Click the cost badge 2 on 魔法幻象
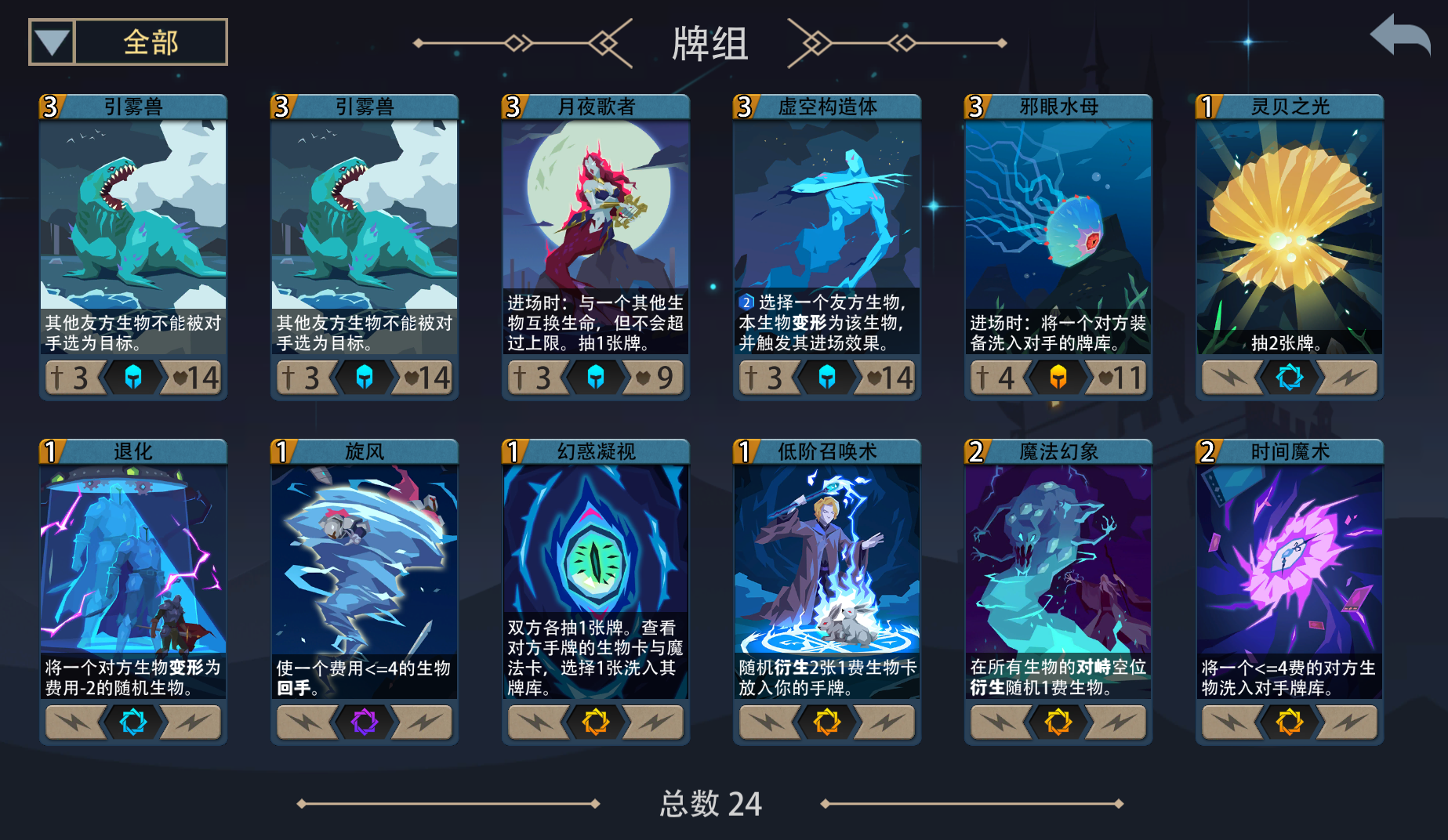Screen dimensions: 1448x840 click(974, 452)
